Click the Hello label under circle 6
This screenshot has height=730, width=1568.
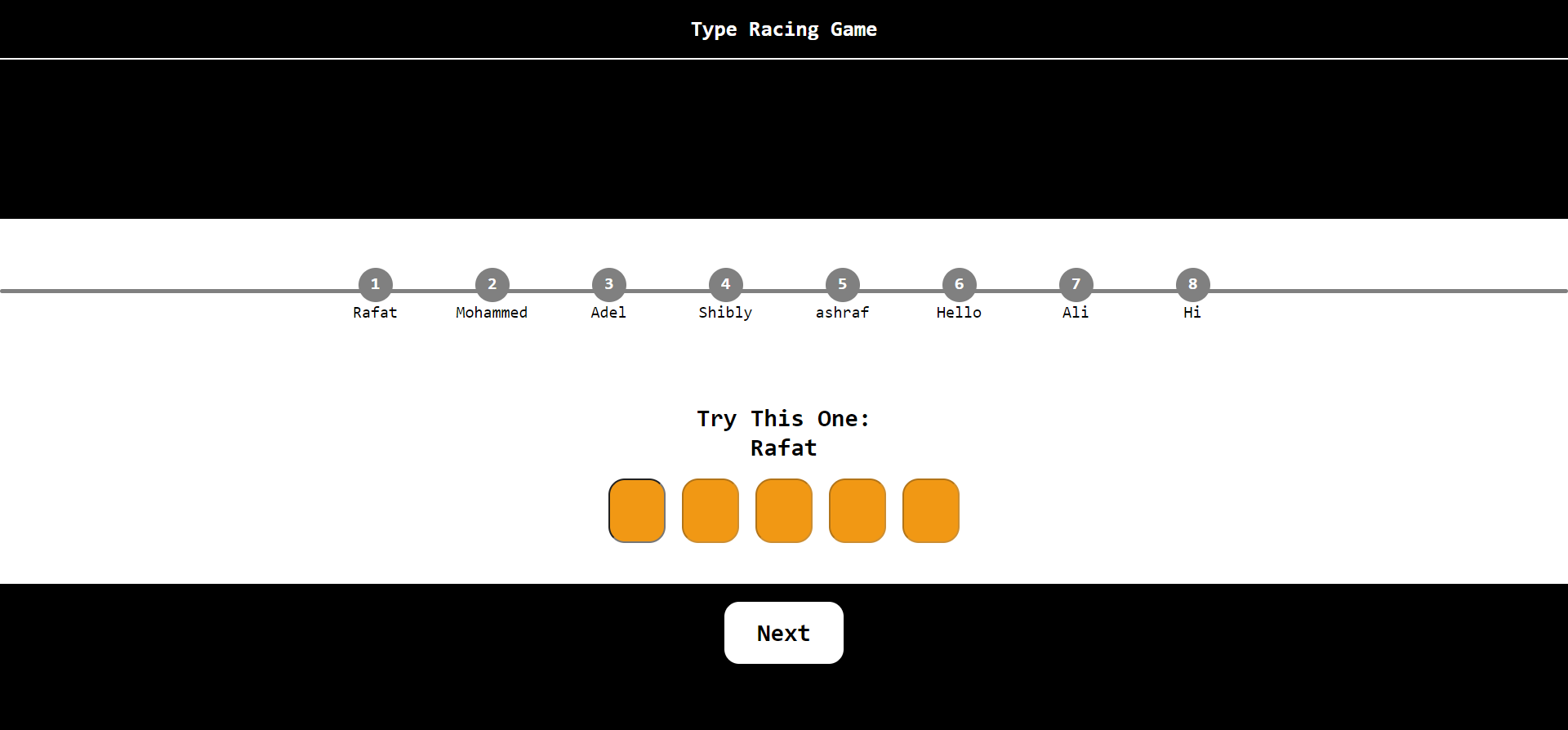pyautogui.click(x=959, y=313)
